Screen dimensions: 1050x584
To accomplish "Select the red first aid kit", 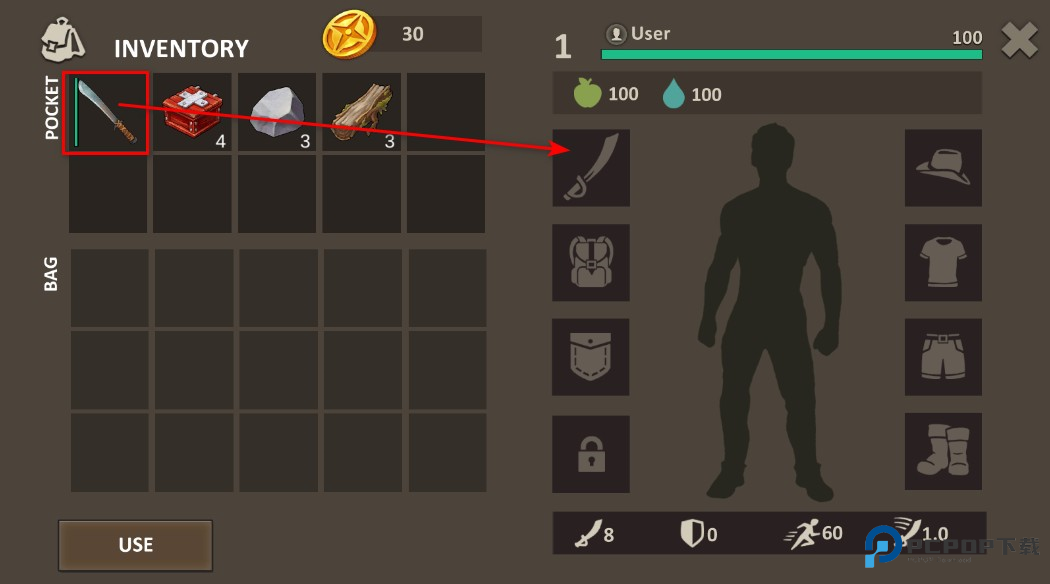I will click(191, 112).
